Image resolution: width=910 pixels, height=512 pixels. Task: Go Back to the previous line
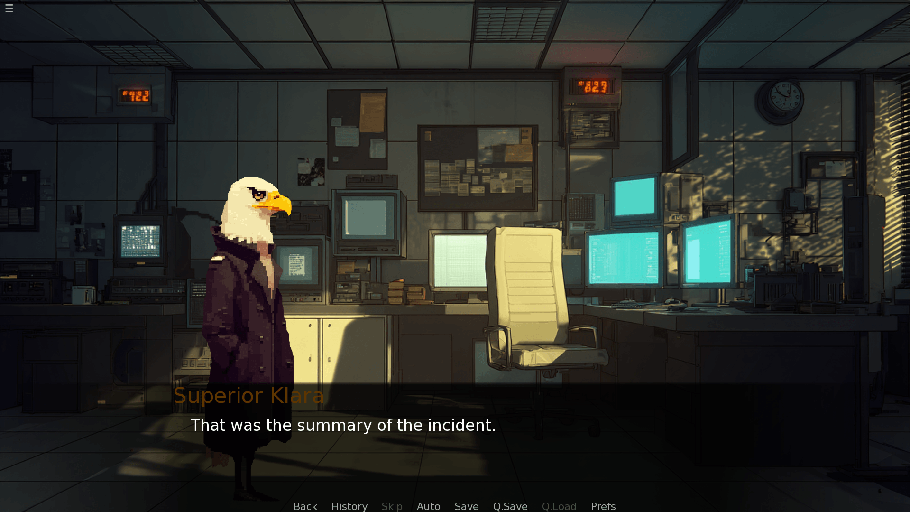point(305,506)
